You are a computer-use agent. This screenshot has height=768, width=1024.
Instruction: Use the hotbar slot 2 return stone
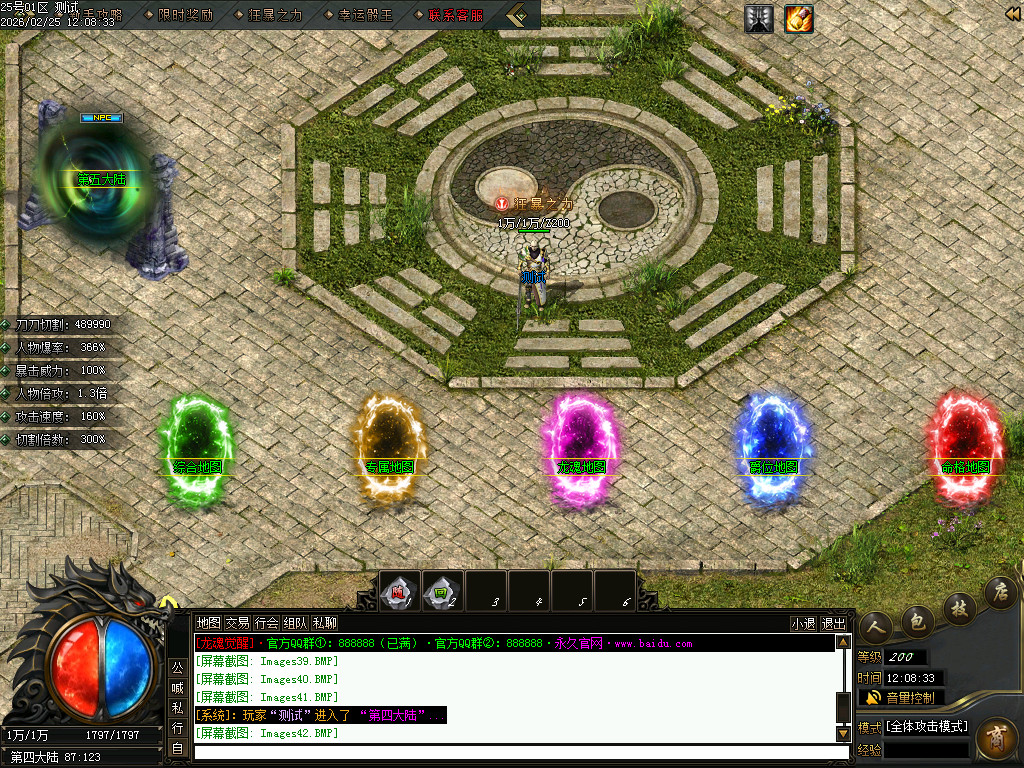tap(442, 591)
